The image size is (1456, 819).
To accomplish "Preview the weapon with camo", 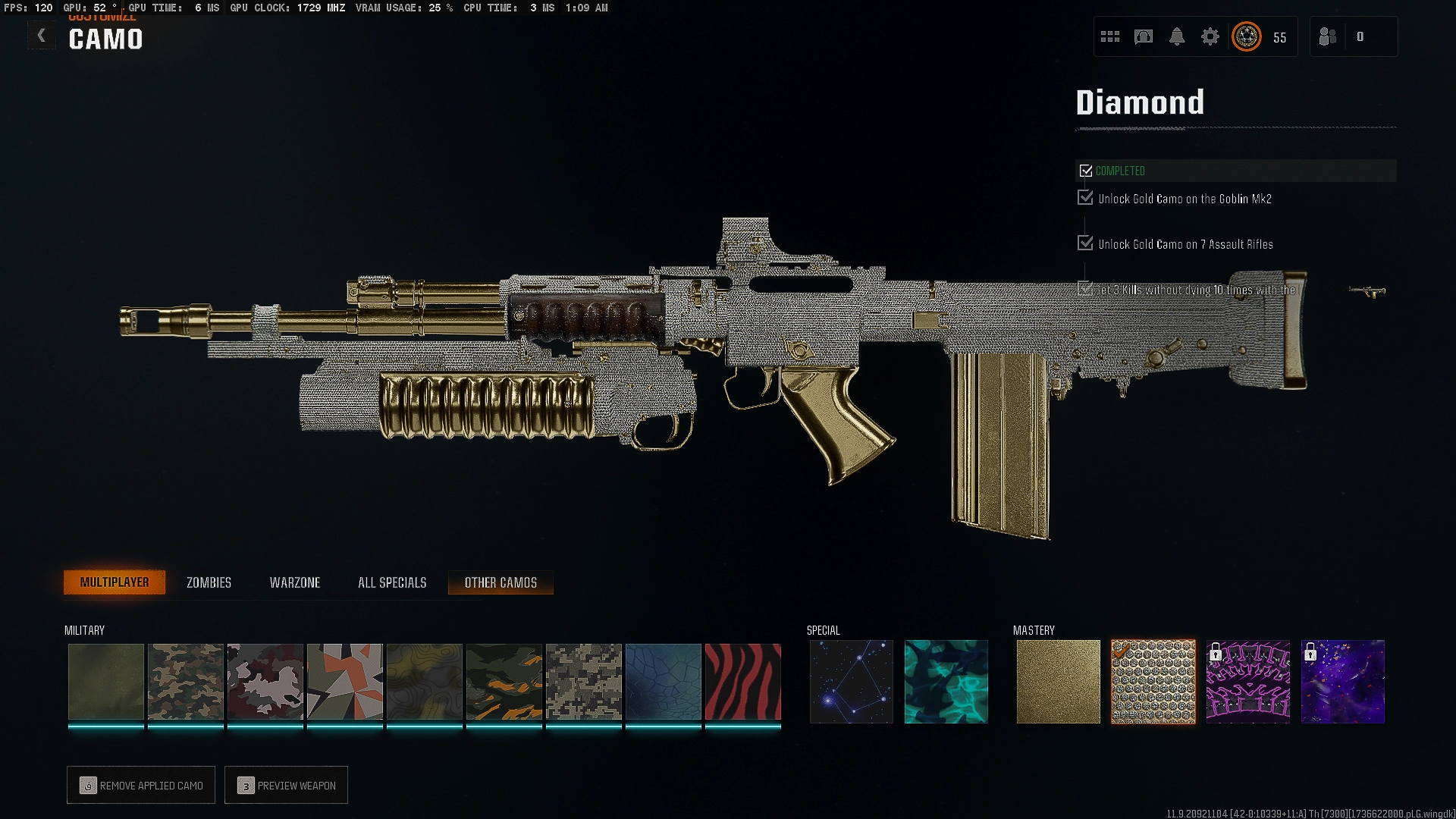I will (287, 786).
